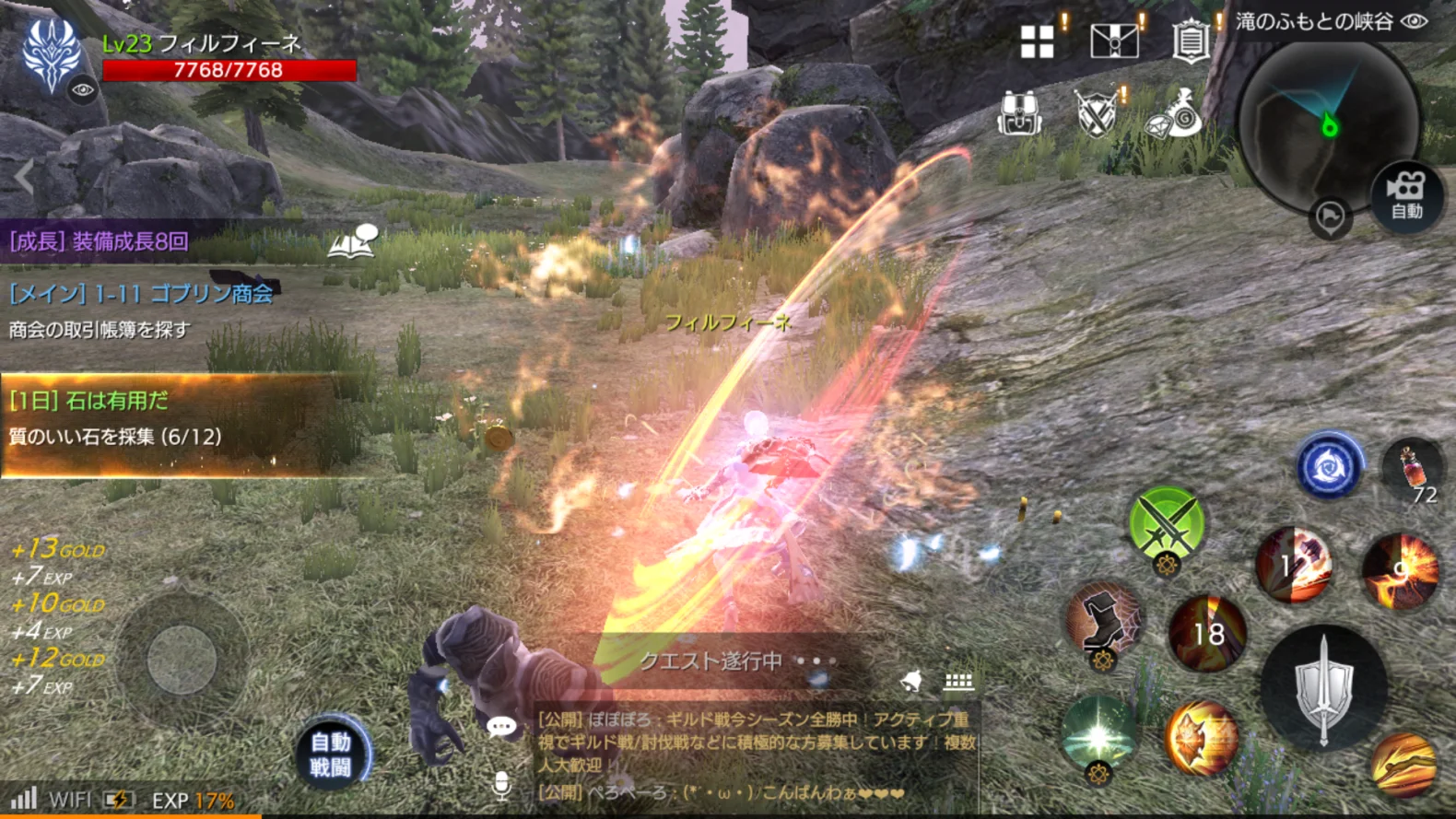This screenshot has width=1456, height=819.
Task: Toggle the auto camera button
Action: pos(1405,196)
